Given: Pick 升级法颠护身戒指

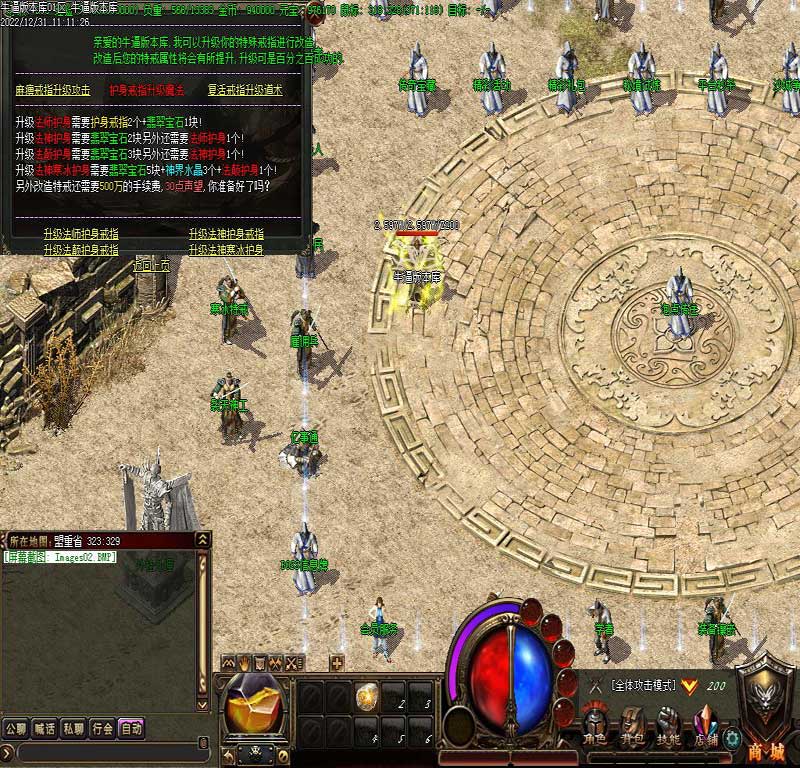Looking at the screenshot, I should [x=81, y=249].
